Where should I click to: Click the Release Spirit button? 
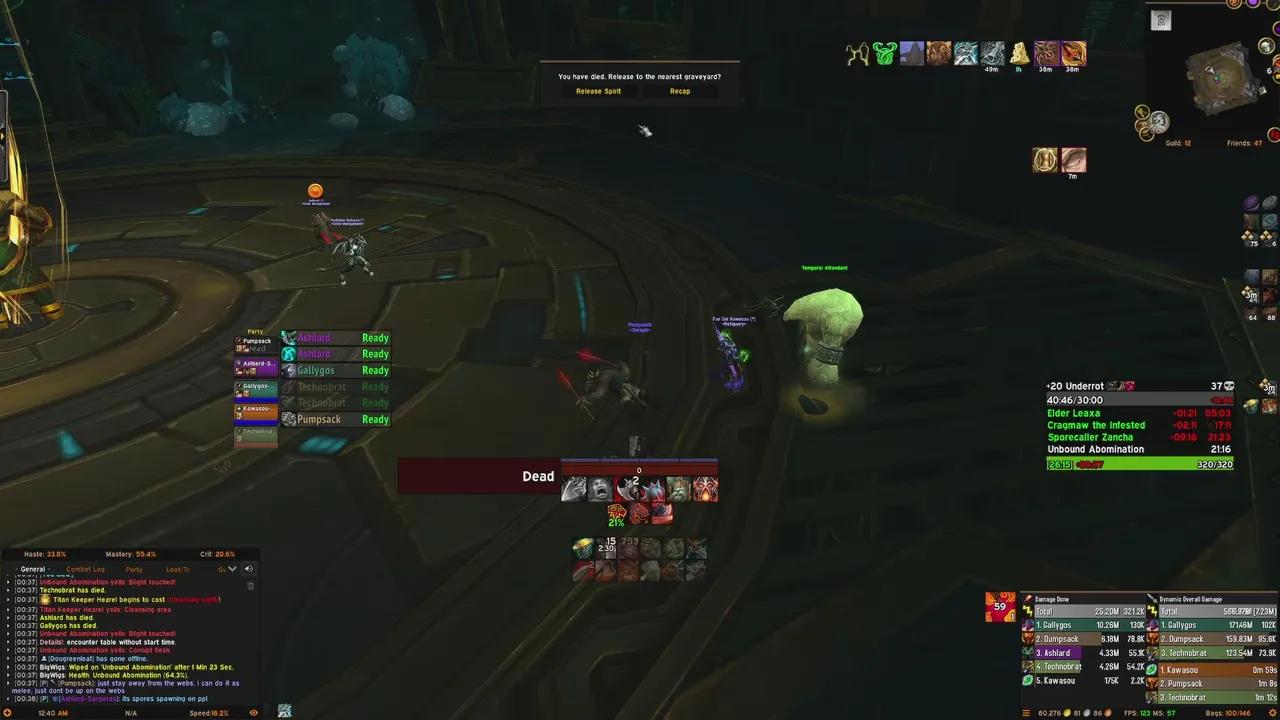(598, 91)
